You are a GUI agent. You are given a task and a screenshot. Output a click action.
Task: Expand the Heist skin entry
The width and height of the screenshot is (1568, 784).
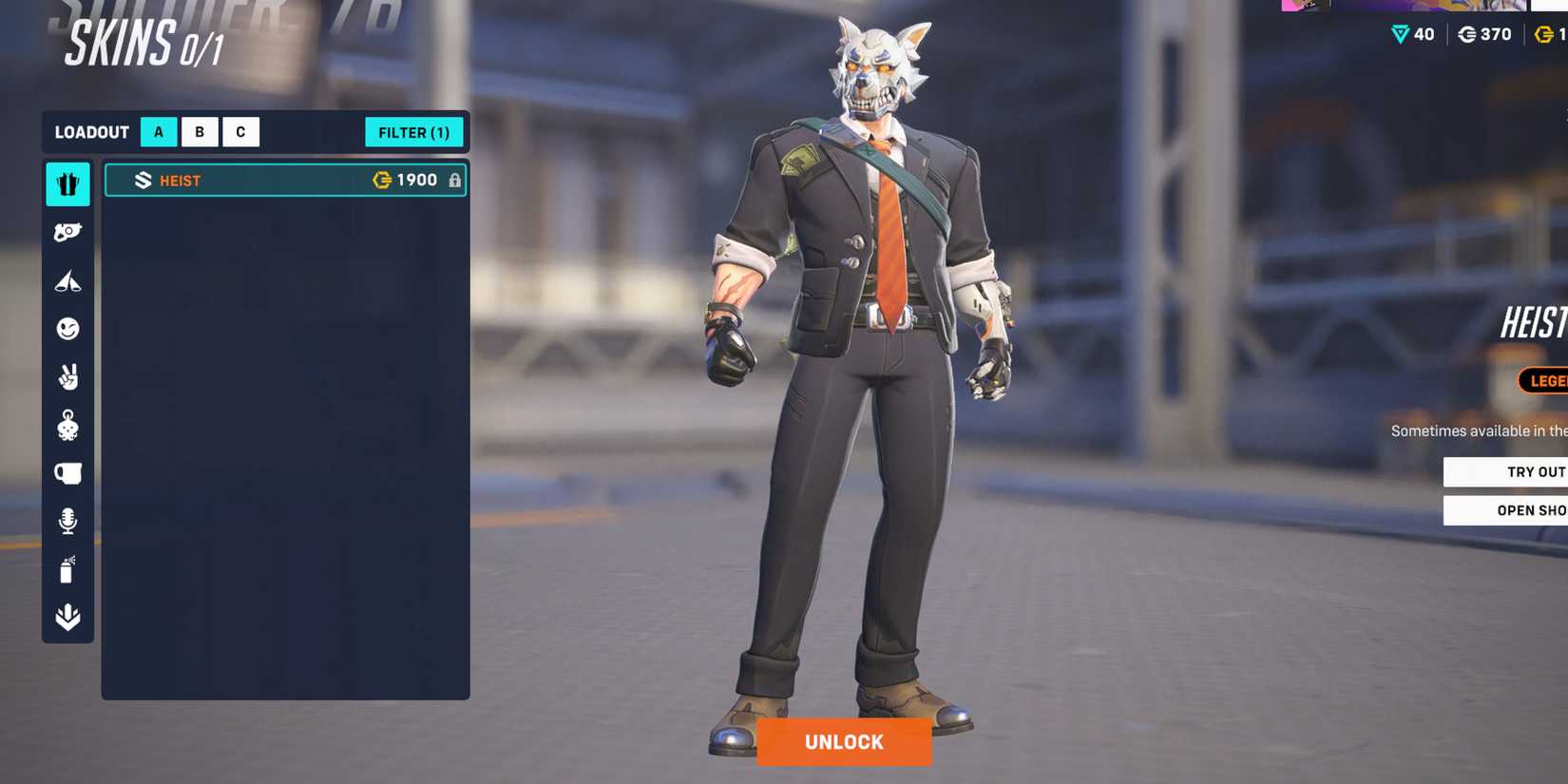[x=285, y=180]
